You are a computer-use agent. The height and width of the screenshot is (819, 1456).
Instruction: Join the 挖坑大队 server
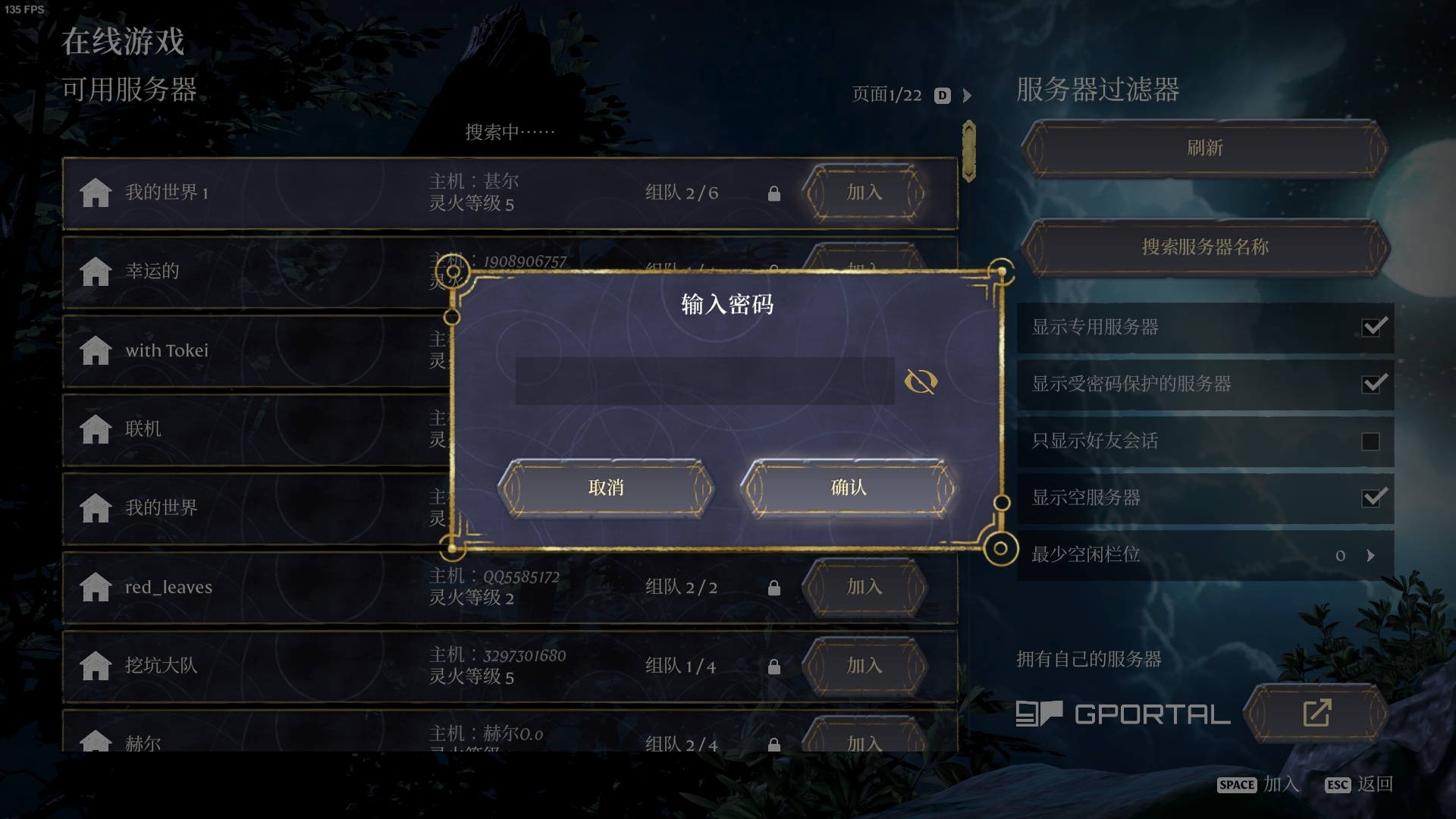coord(864,666)
